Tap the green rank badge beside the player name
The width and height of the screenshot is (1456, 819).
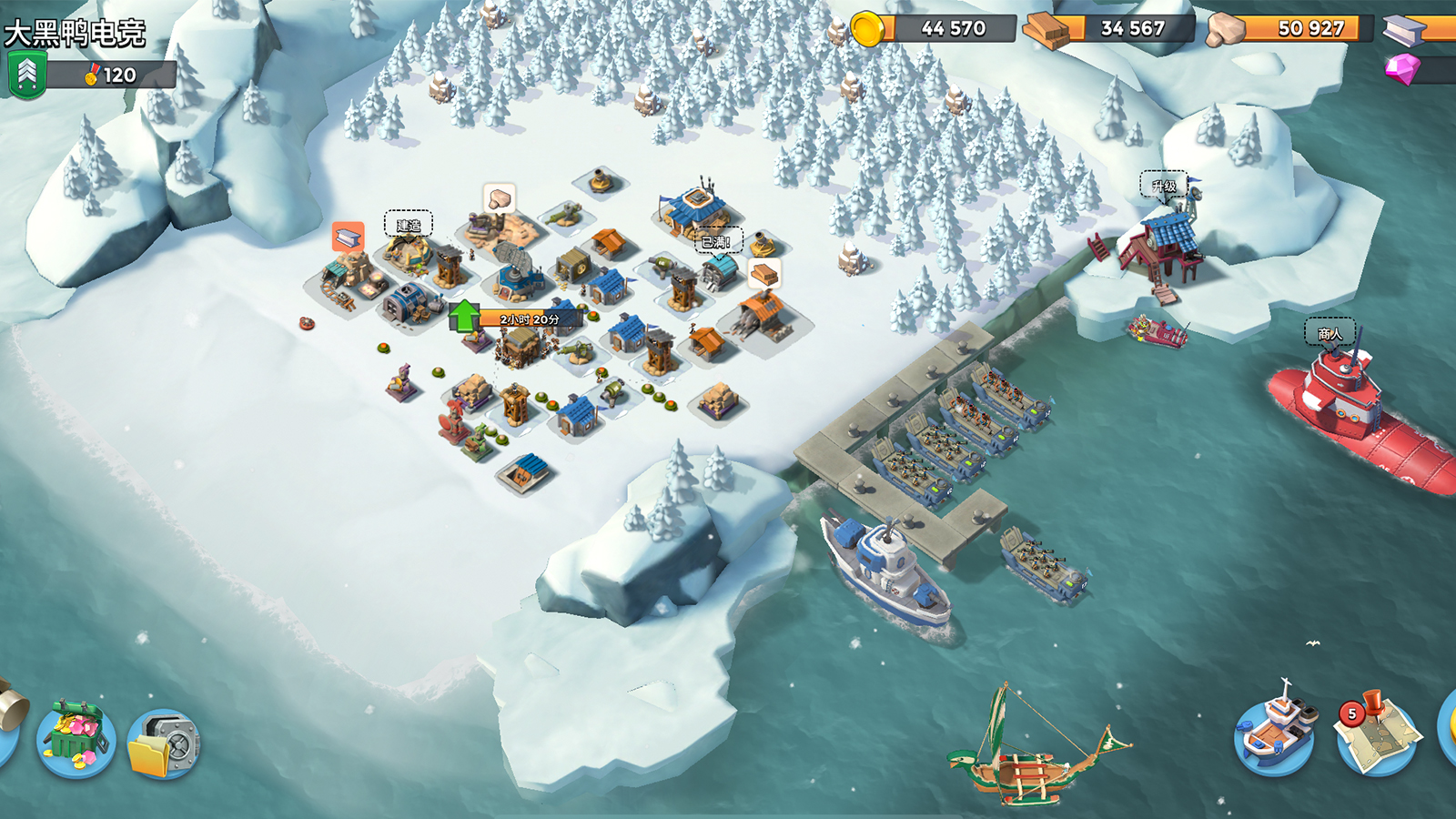point(26,75)
